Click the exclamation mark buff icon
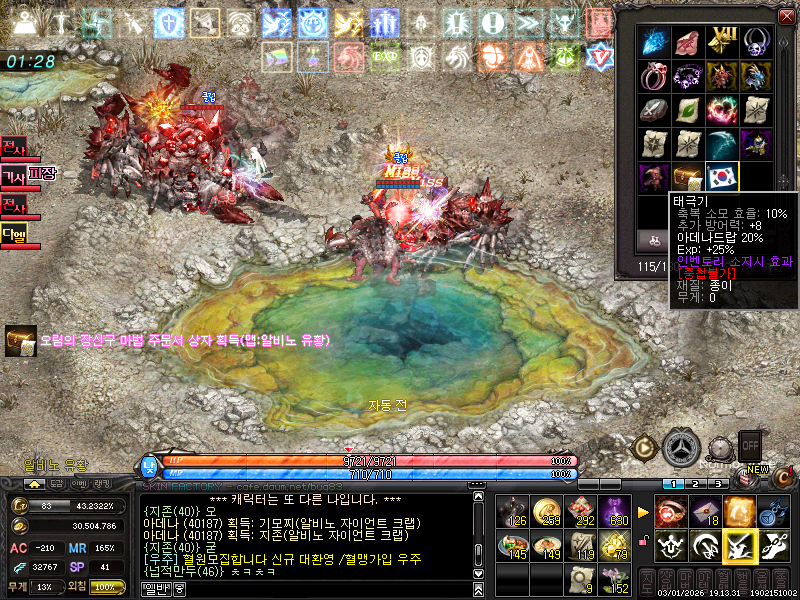800x600 pixels. (492, 22)
